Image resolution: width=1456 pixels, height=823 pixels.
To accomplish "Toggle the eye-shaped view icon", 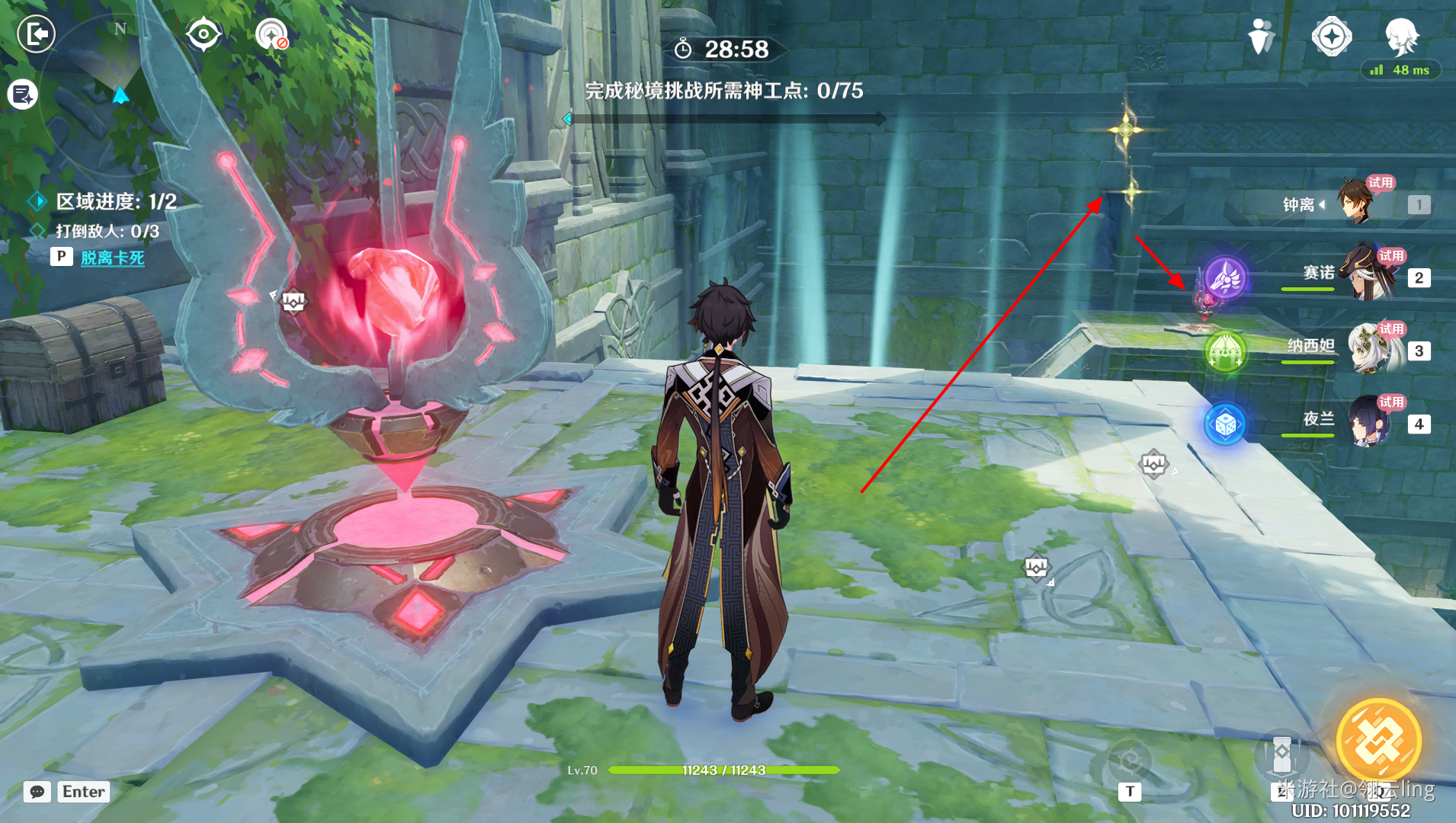I will (x=204, y=34).
